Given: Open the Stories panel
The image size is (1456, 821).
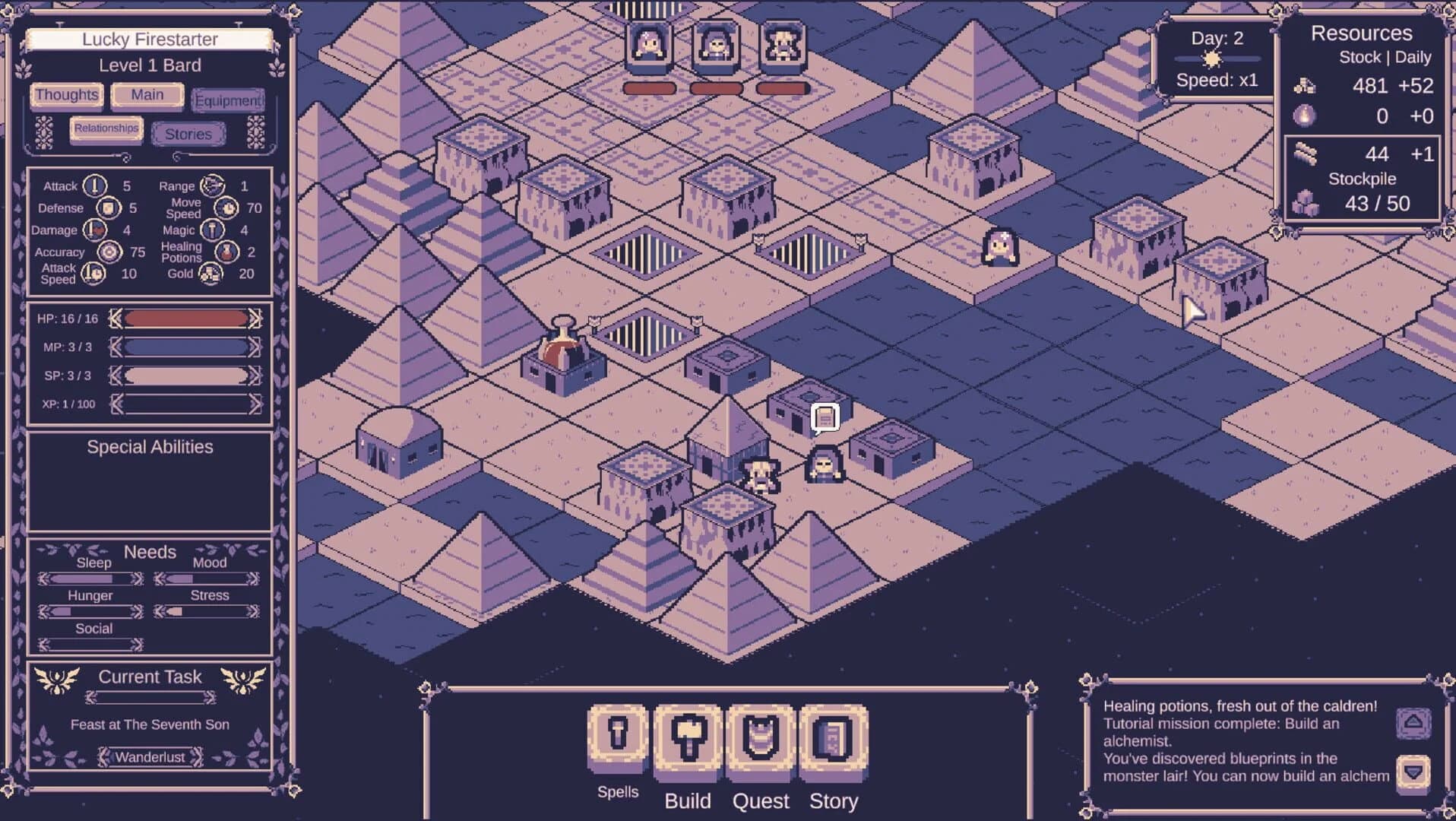Looking at the screenshot, I should click(188, 133).
